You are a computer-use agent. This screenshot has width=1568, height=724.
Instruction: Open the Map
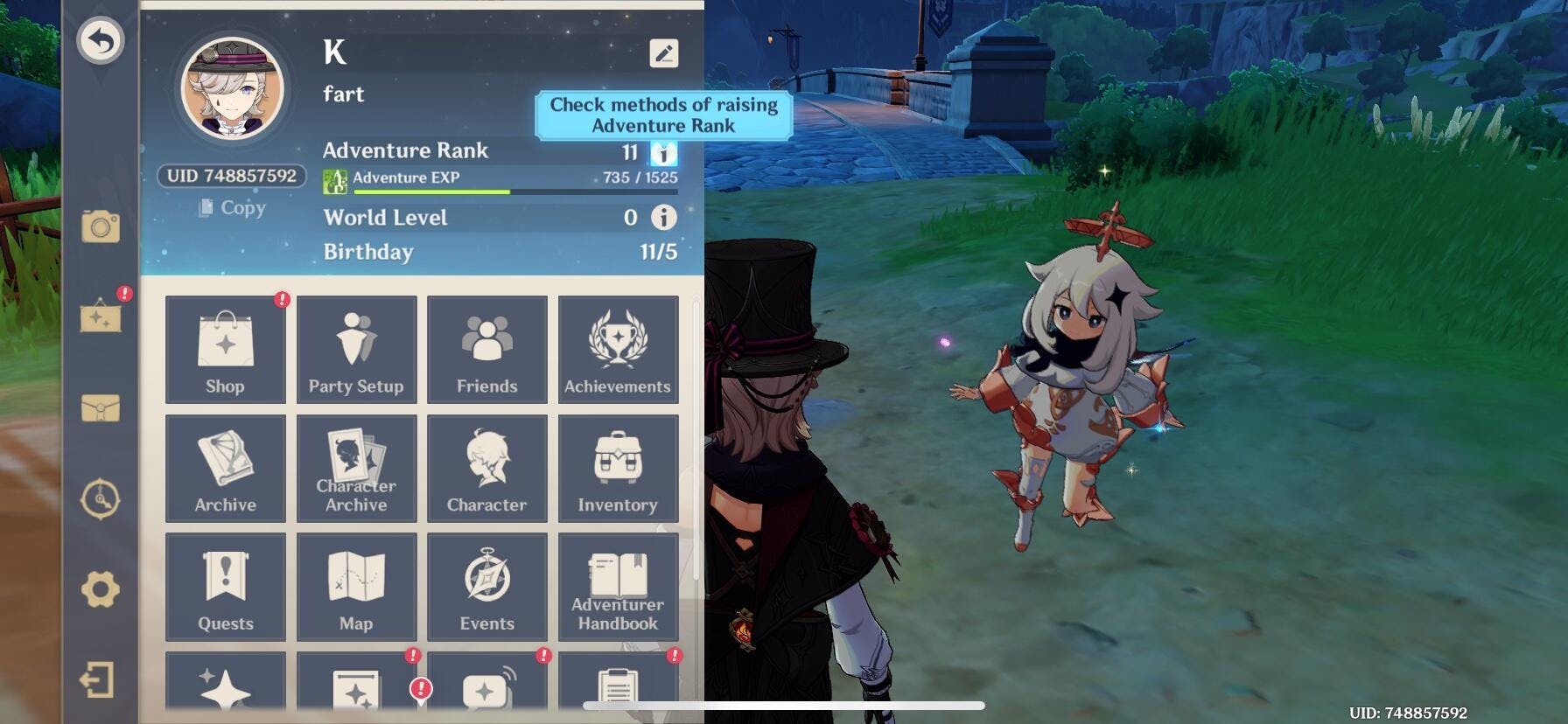356,587
